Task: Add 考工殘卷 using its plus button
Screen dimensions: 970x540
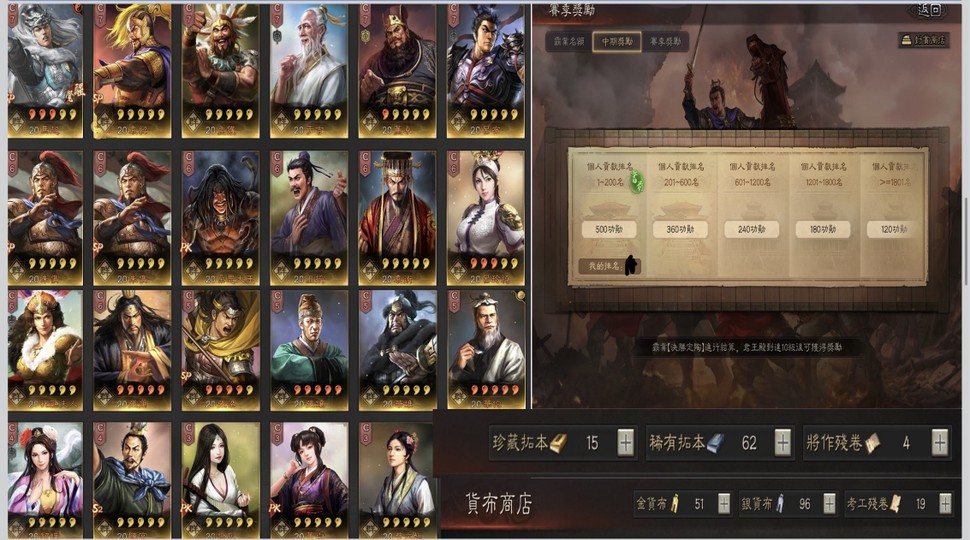Action: click(x=946, y=504)
